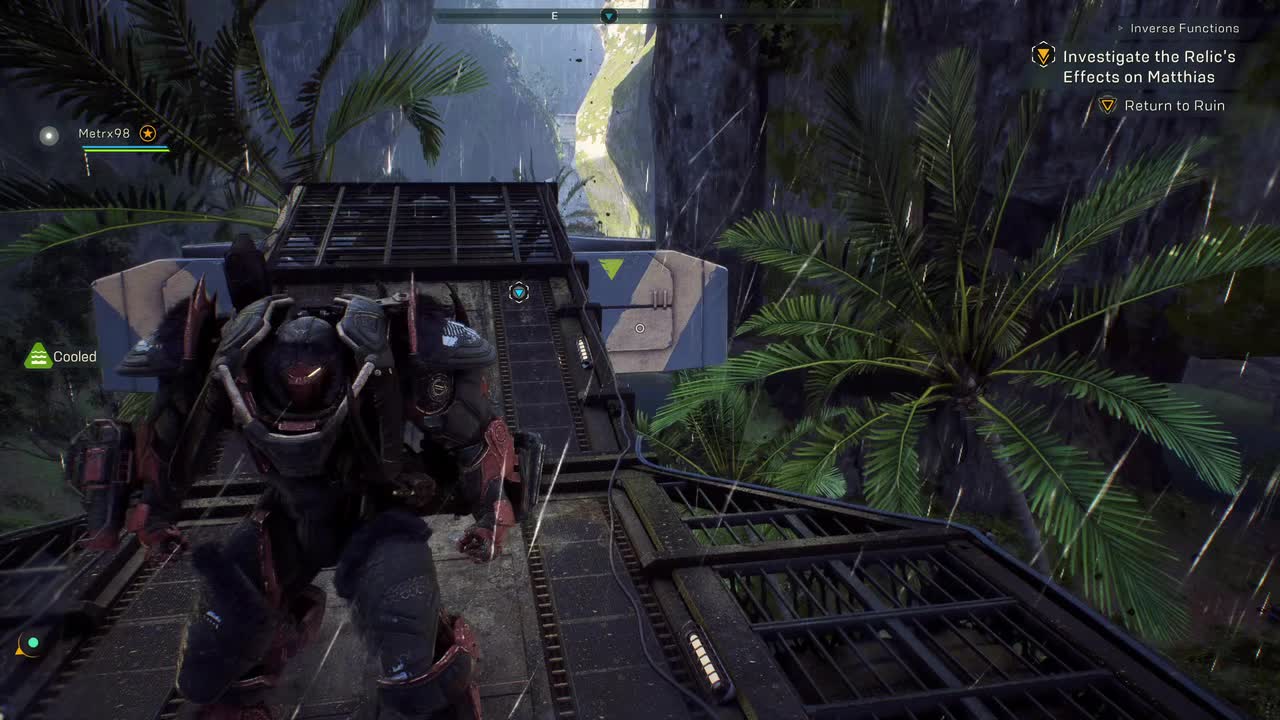
Task: Collapse the Investigate the Relic's Effects objective
Action: pyautogui.click(x=1147, y=66)
